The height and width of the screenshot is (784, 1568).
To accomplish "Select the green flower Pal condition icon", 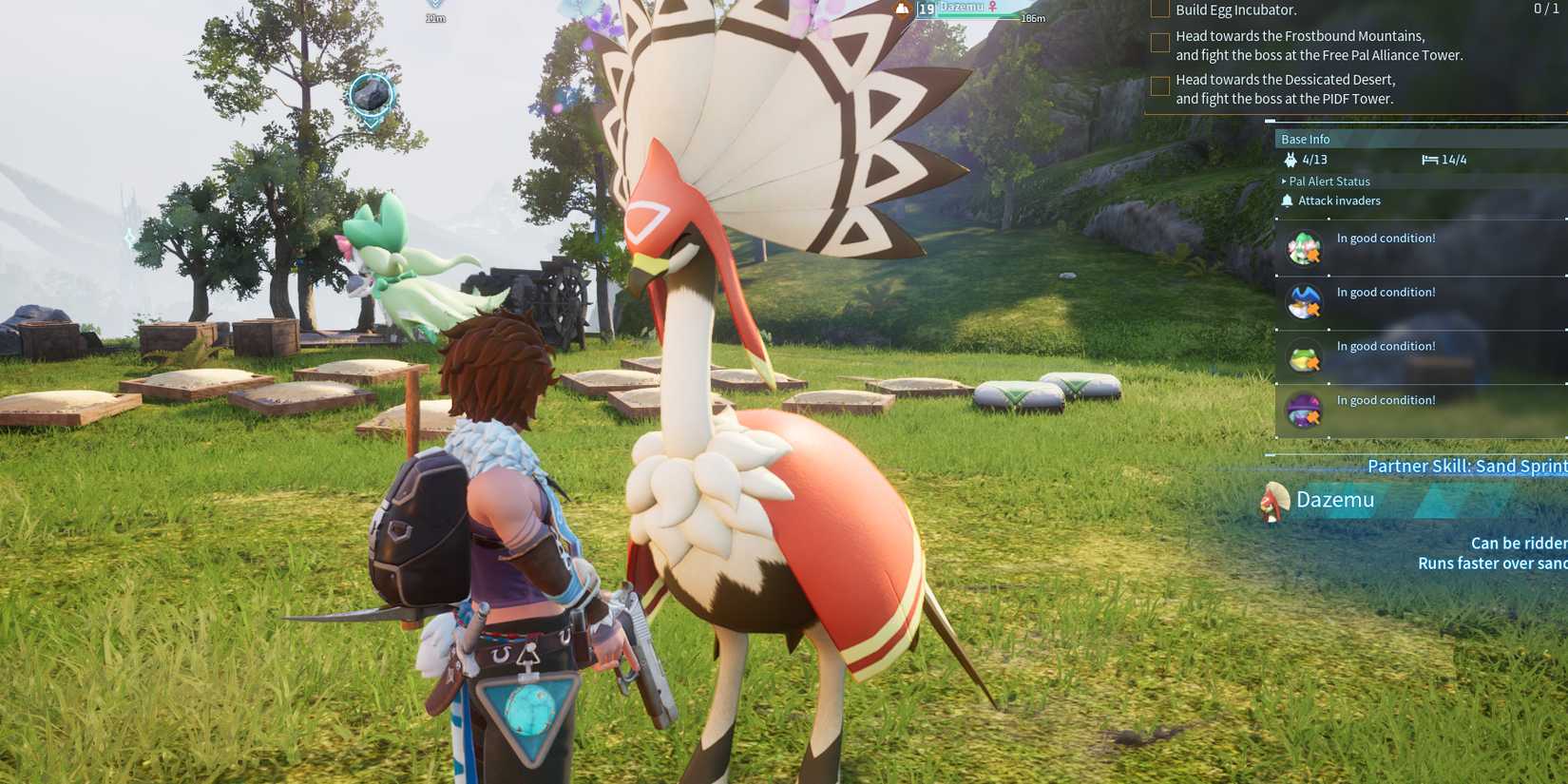I will pyautogui.click(x=1303, y=247).
